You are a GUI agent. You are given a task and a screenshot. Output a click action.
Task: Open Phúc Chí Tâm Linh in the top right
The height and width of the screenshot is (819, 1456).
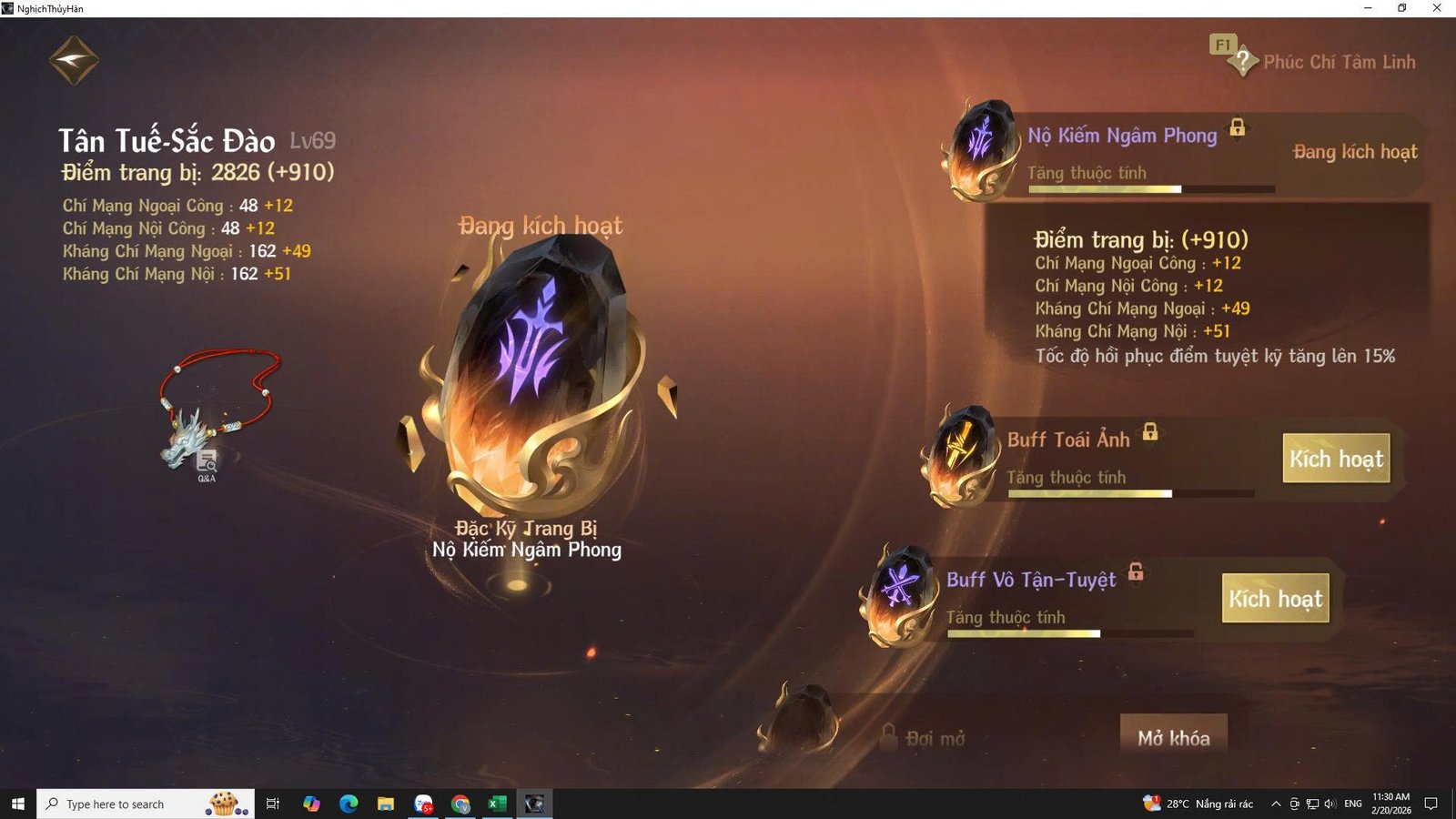1340,62
